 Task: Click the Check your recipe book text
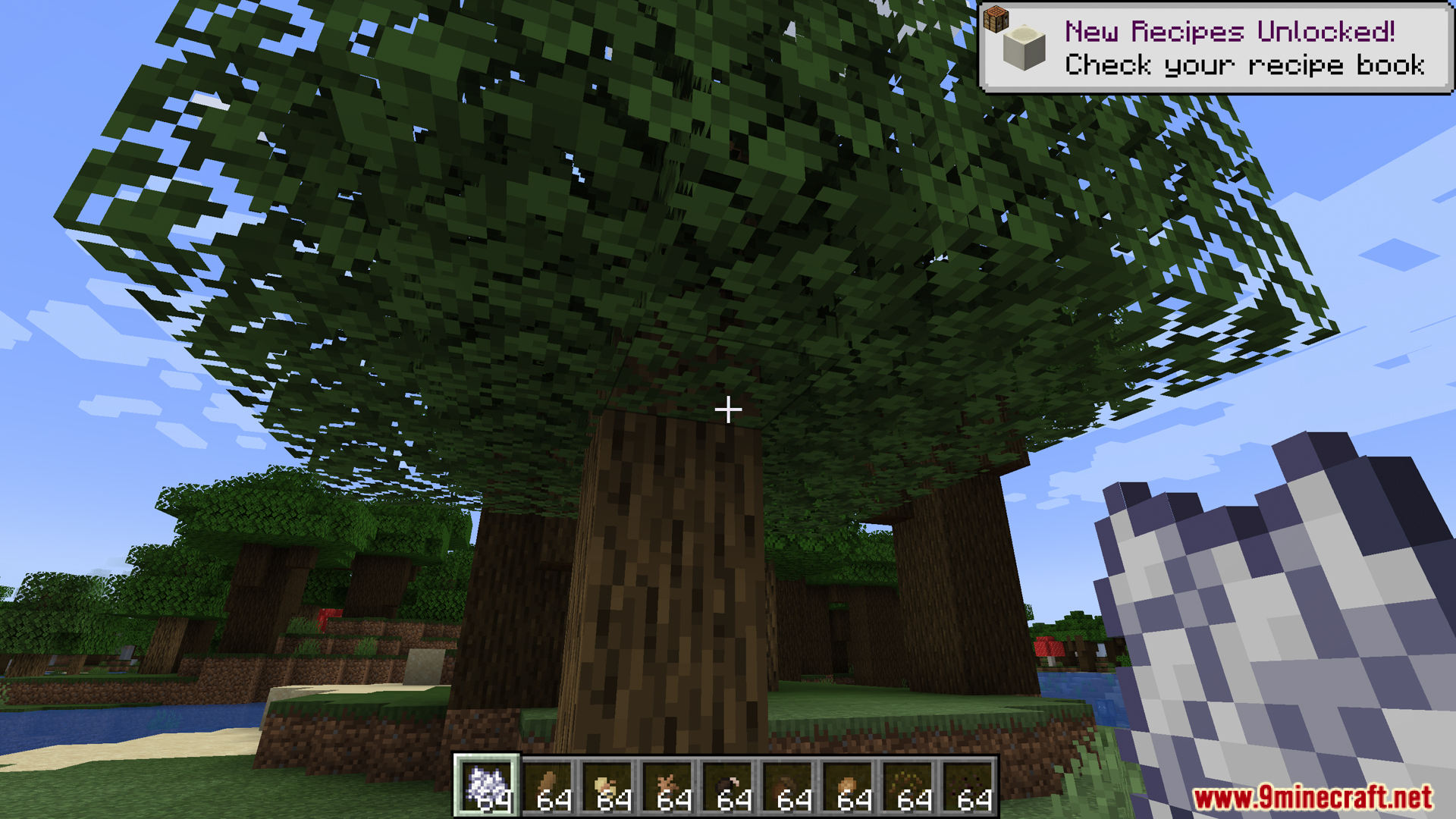point(1245,66)
